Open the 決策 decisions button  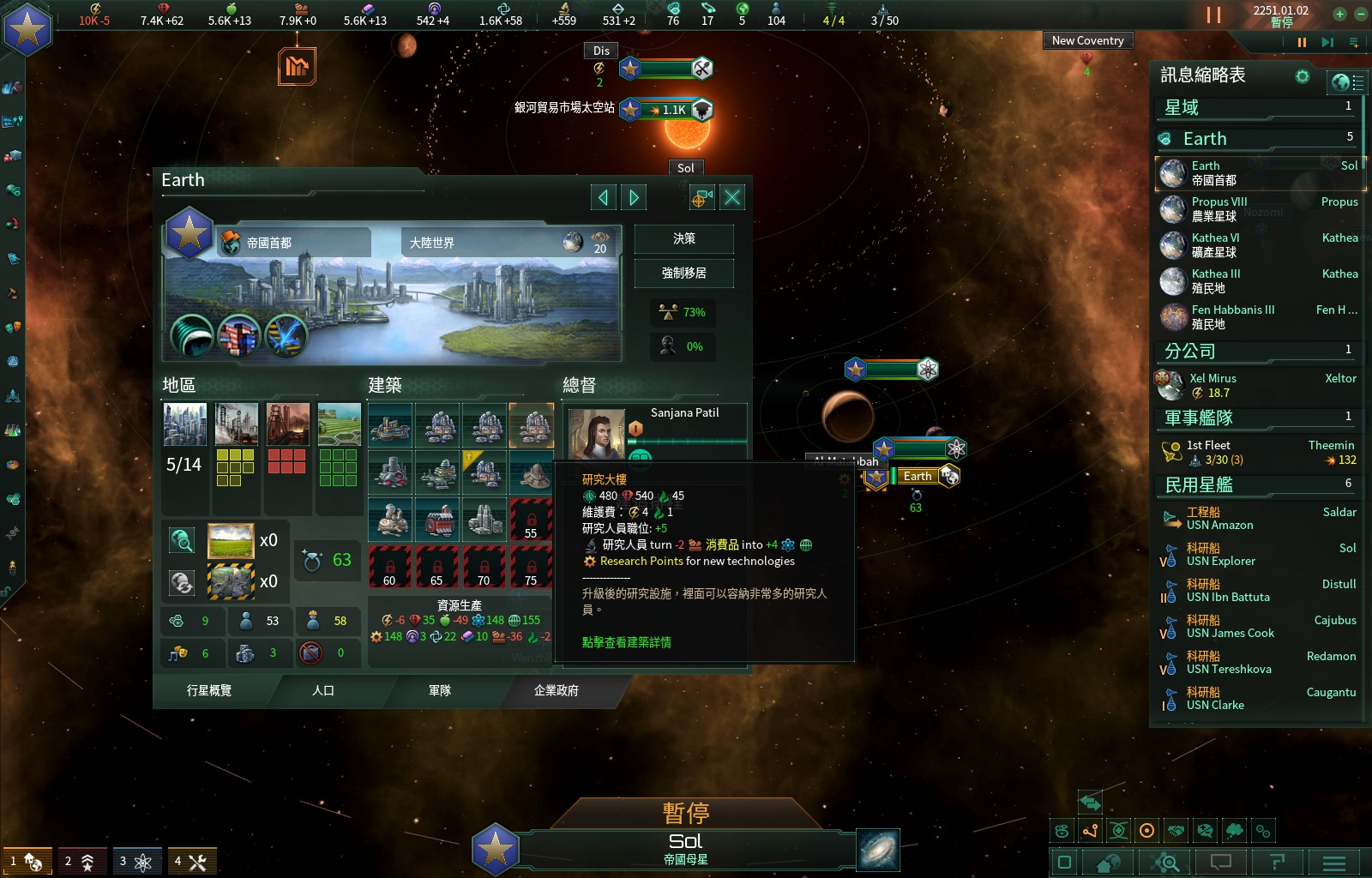pyautogui.click(x=683, y=239)
